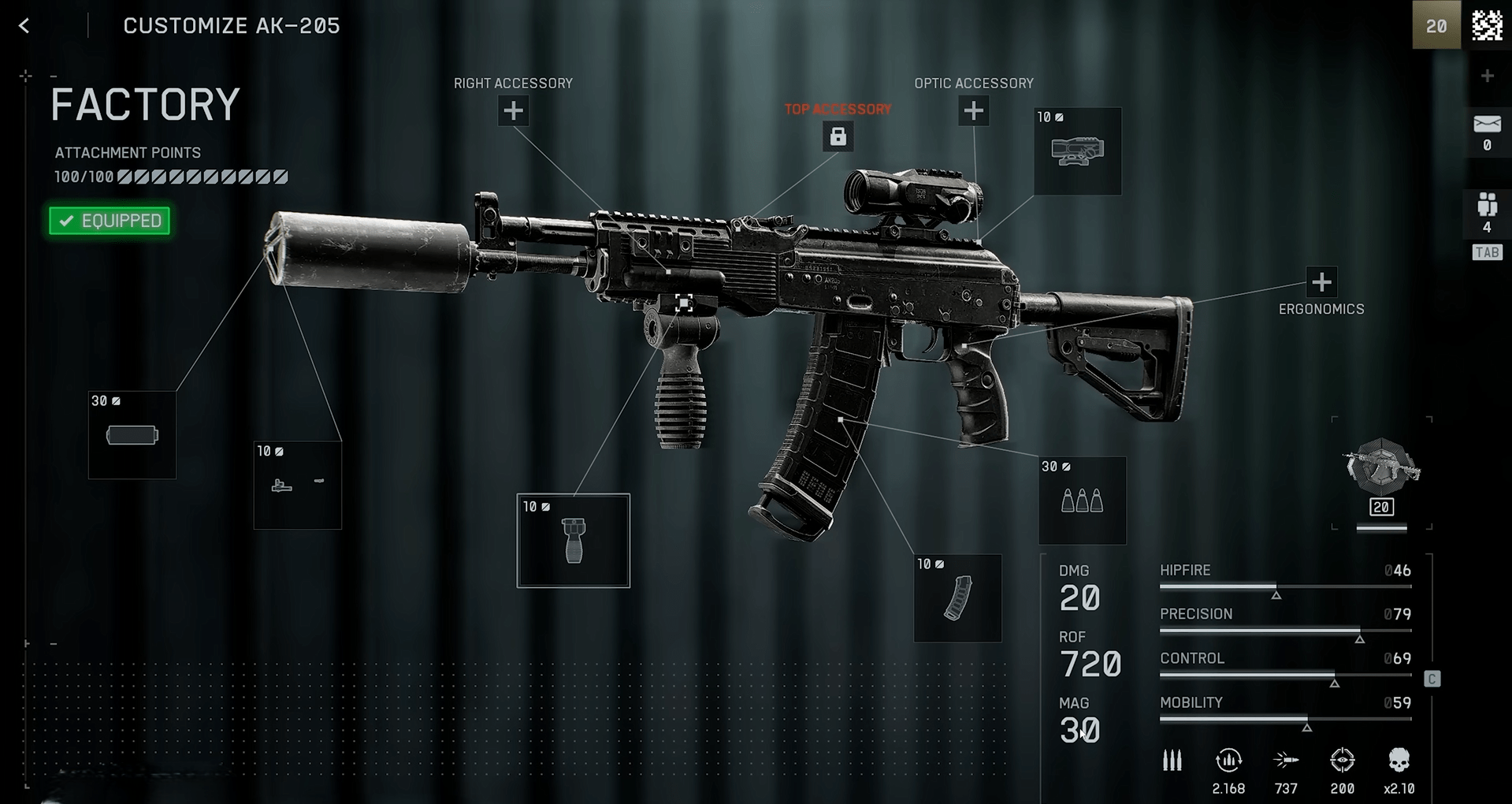This screenshot has height=804, width=1512.
Task: Add an Optic Accessory attachment
Action: [x=973, y=111]
